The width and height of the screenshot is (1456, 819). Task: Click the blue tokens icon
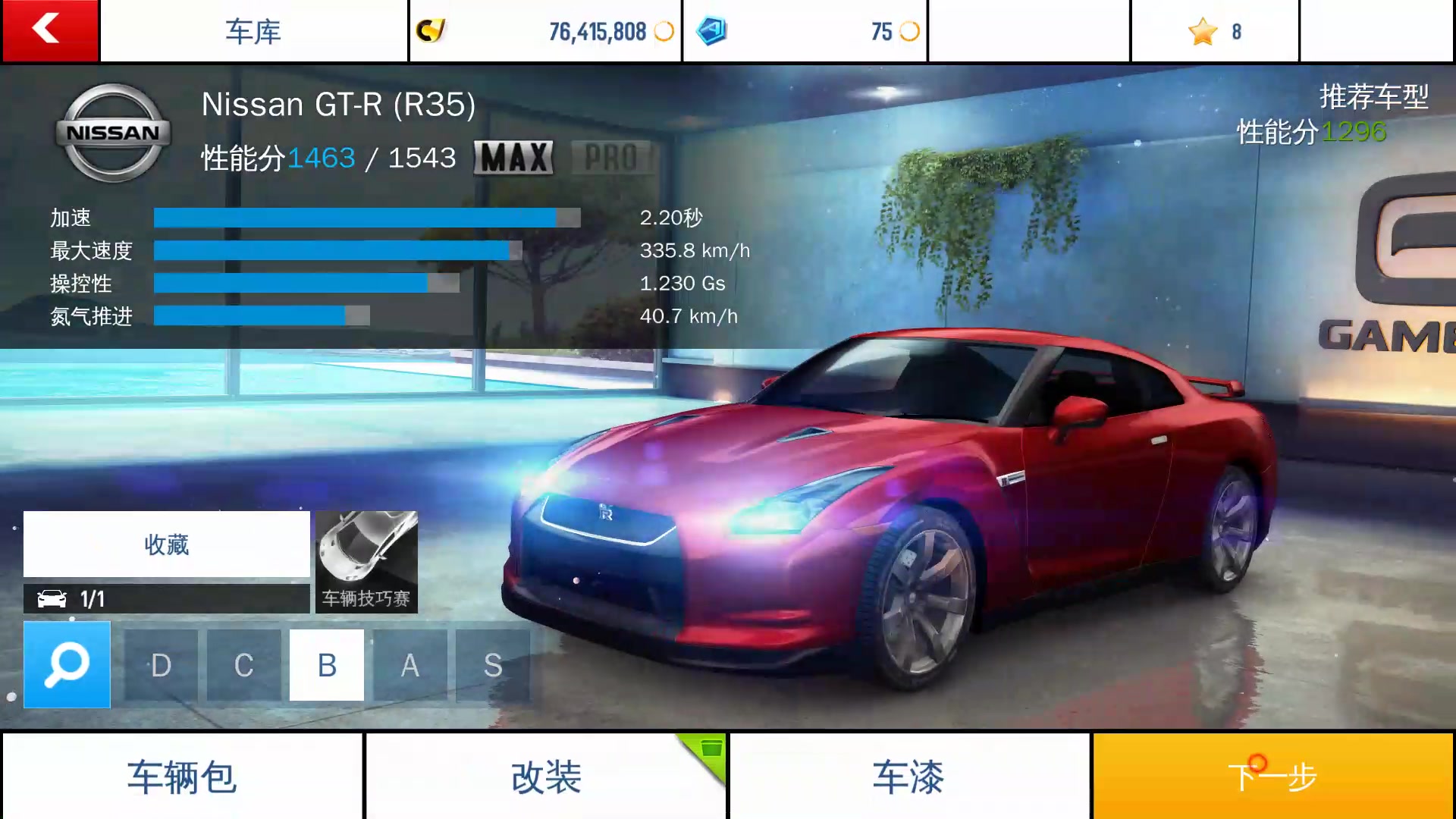click(711, 31)
